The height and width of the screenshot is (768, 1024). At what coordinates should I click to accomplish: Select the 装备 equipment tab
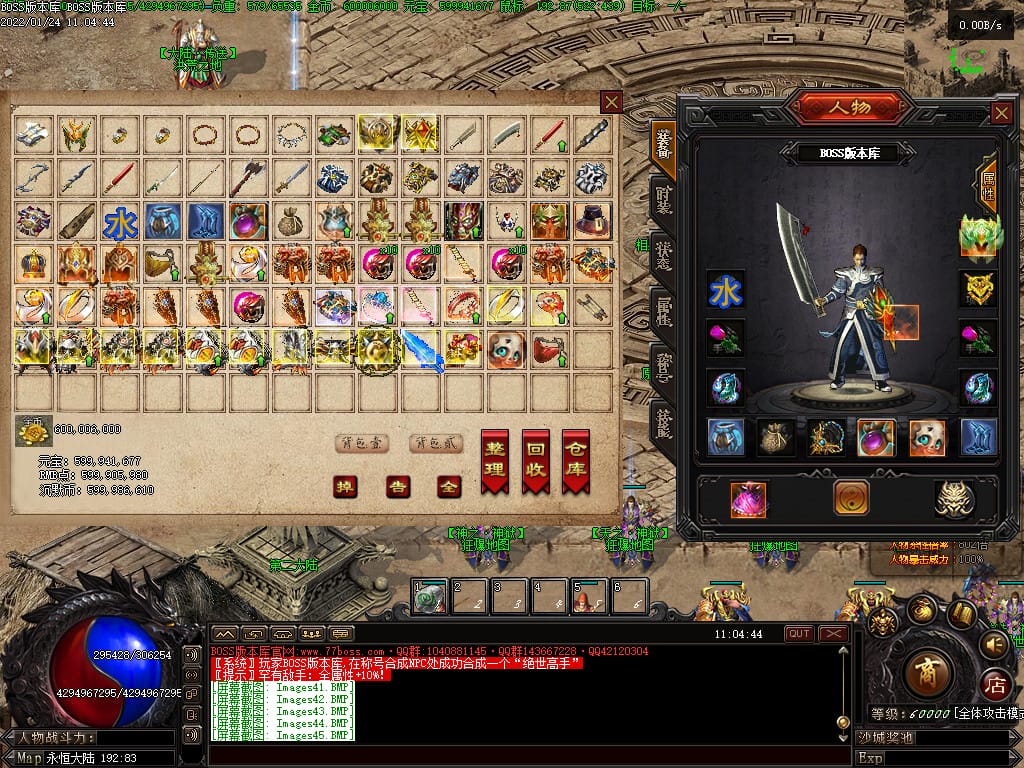pyautogui.click(x=663, y=142)
